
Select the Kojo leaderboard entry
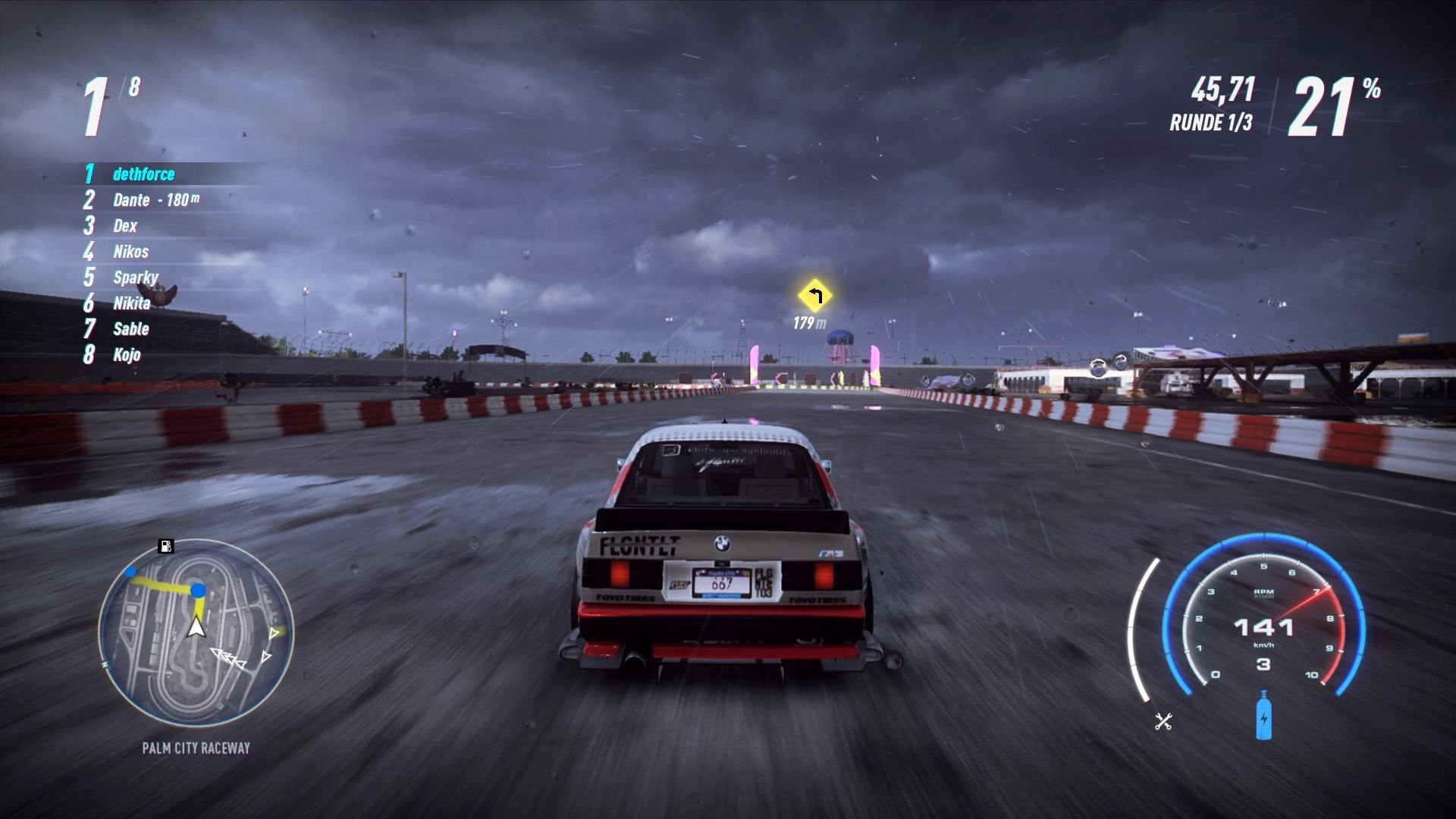129,355
